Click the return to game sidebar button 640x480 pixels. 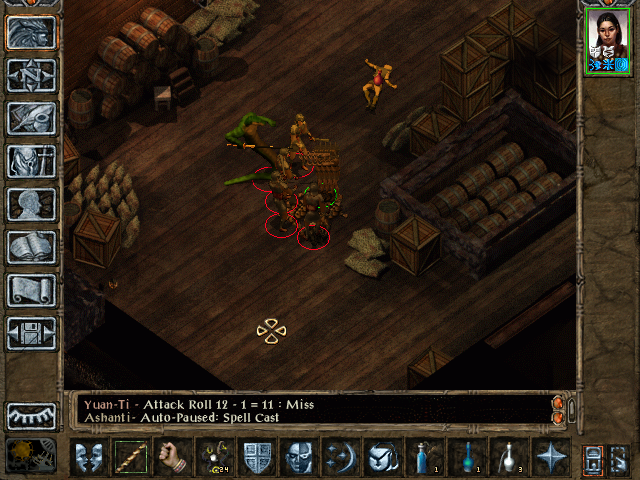tap(32, 32)
